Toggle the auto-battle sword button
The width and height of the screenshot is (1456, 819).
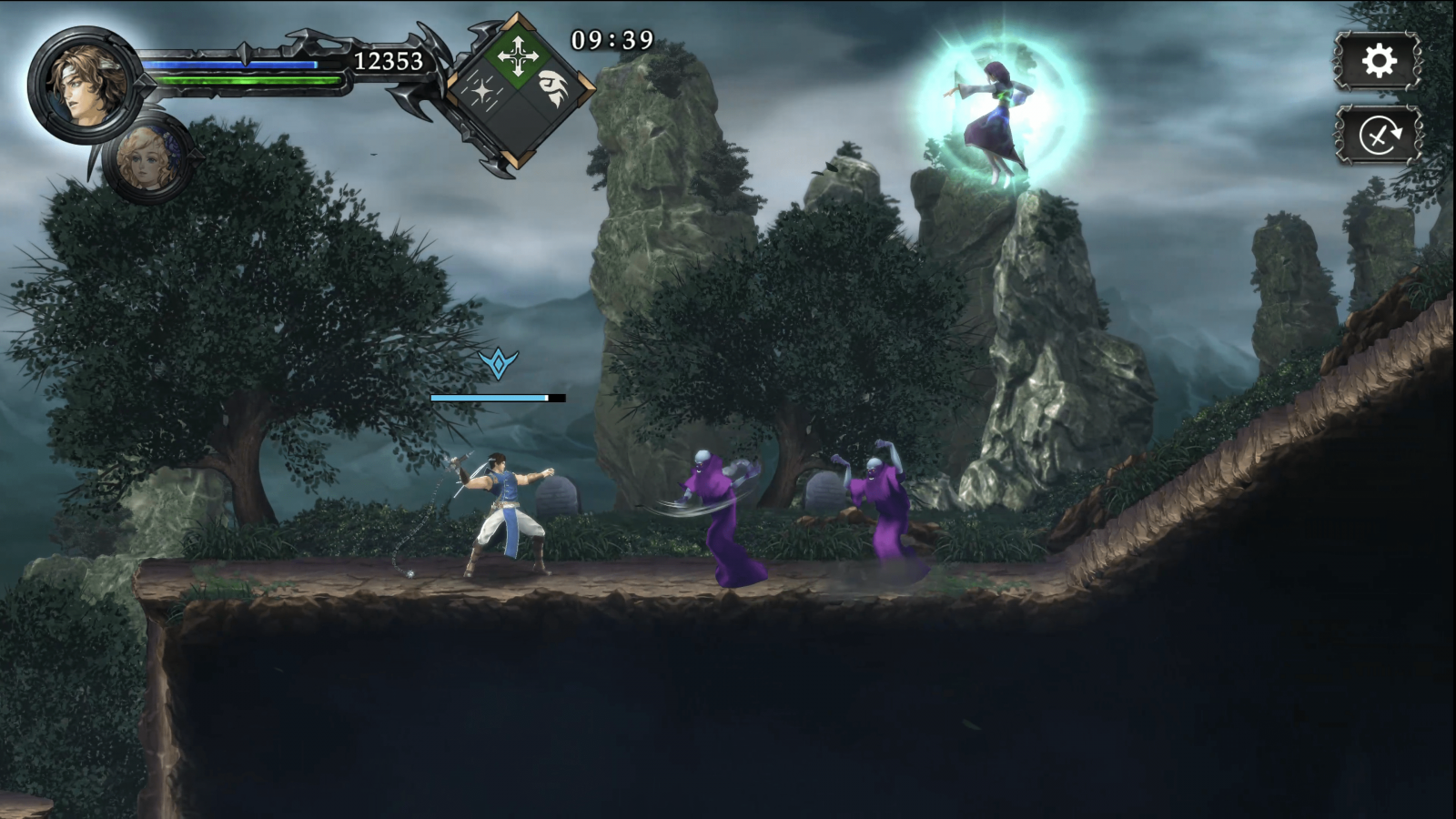click(x=1378, y=136)
